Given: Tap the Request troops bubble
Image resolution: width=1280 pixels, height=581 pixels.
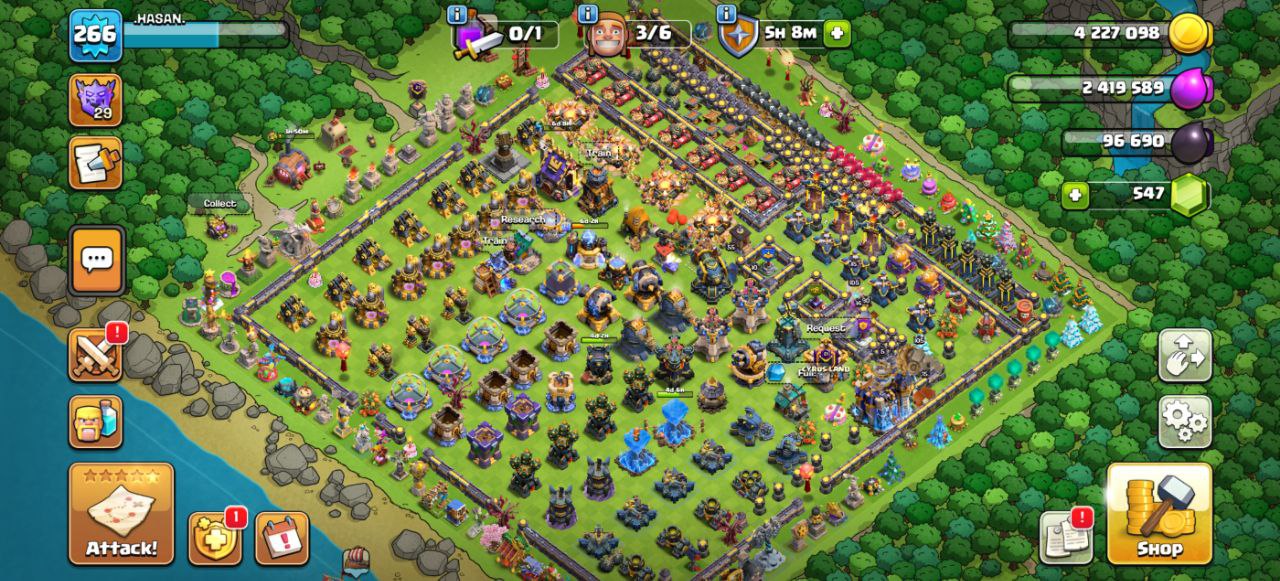Looking at the screenshot, I should point(826,328).
